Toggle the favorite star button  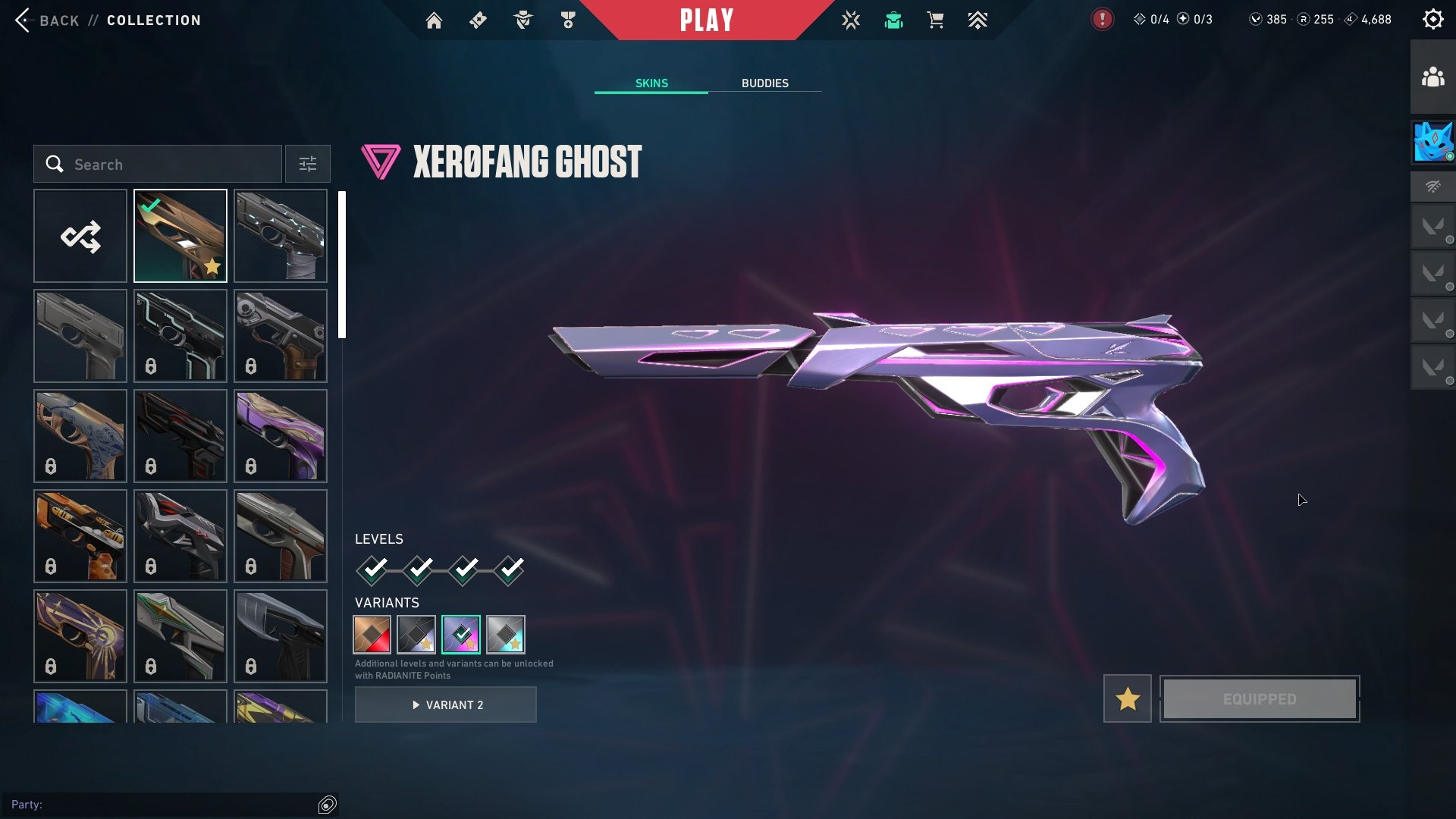tap(1127, 699)
